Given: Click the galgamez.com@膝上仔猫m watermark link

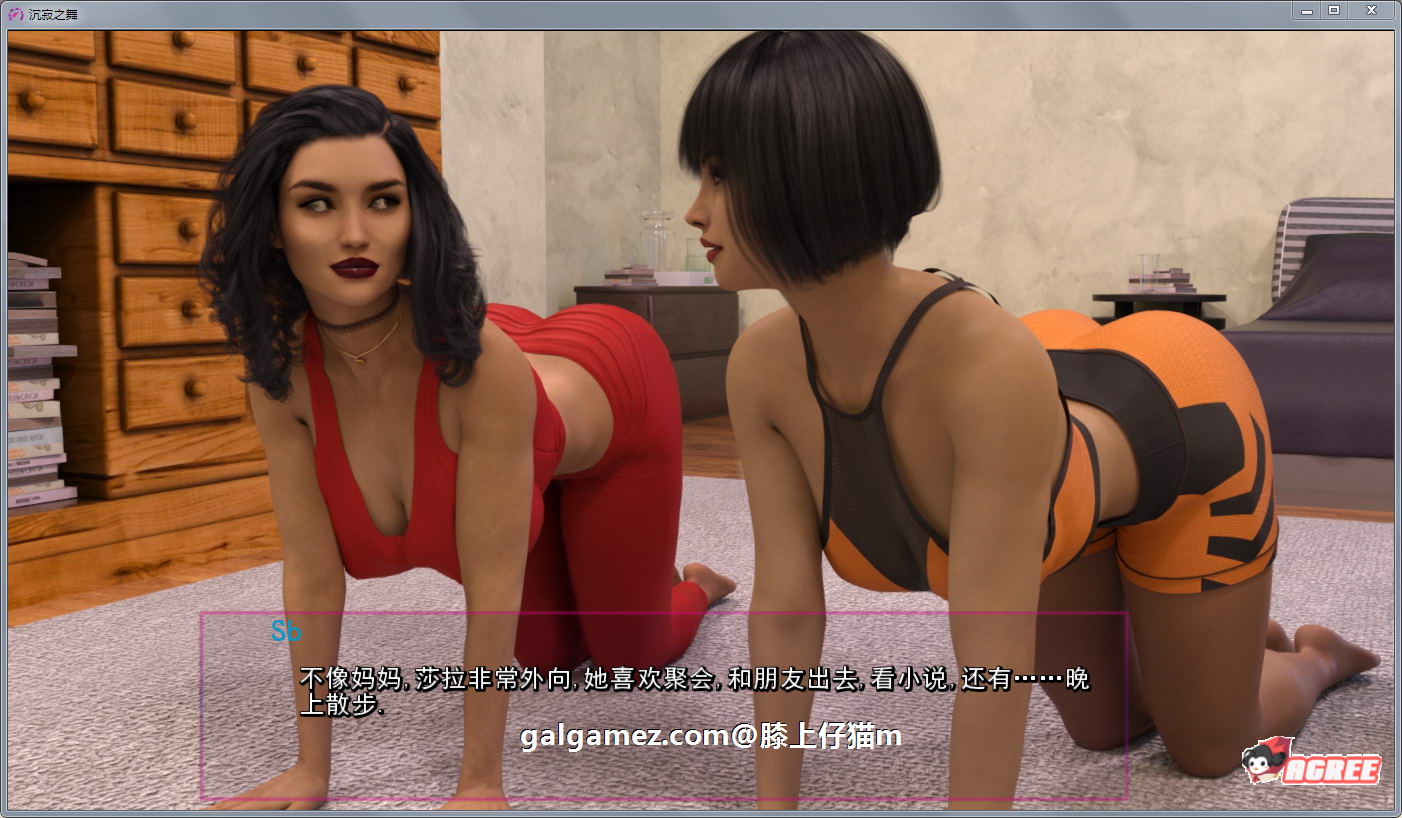Looking at the screenshot, I should point(710,736).
